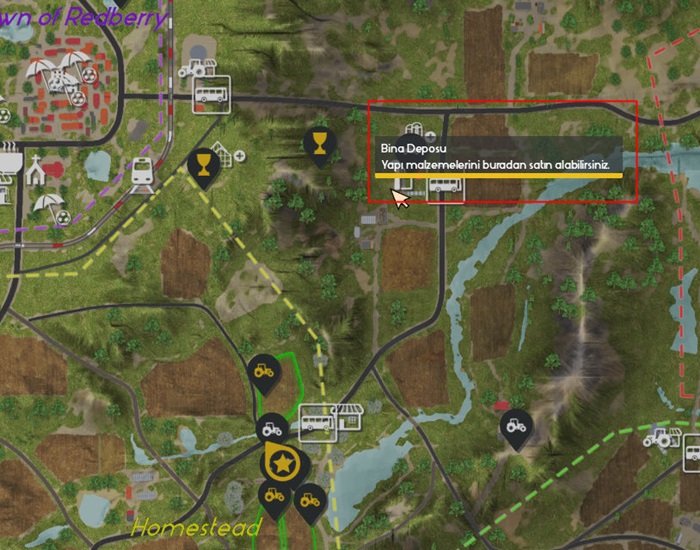The image size is (700, 550).
Task: Select the greenhouse icon with plus sign
Action: (x=229, y=157)
